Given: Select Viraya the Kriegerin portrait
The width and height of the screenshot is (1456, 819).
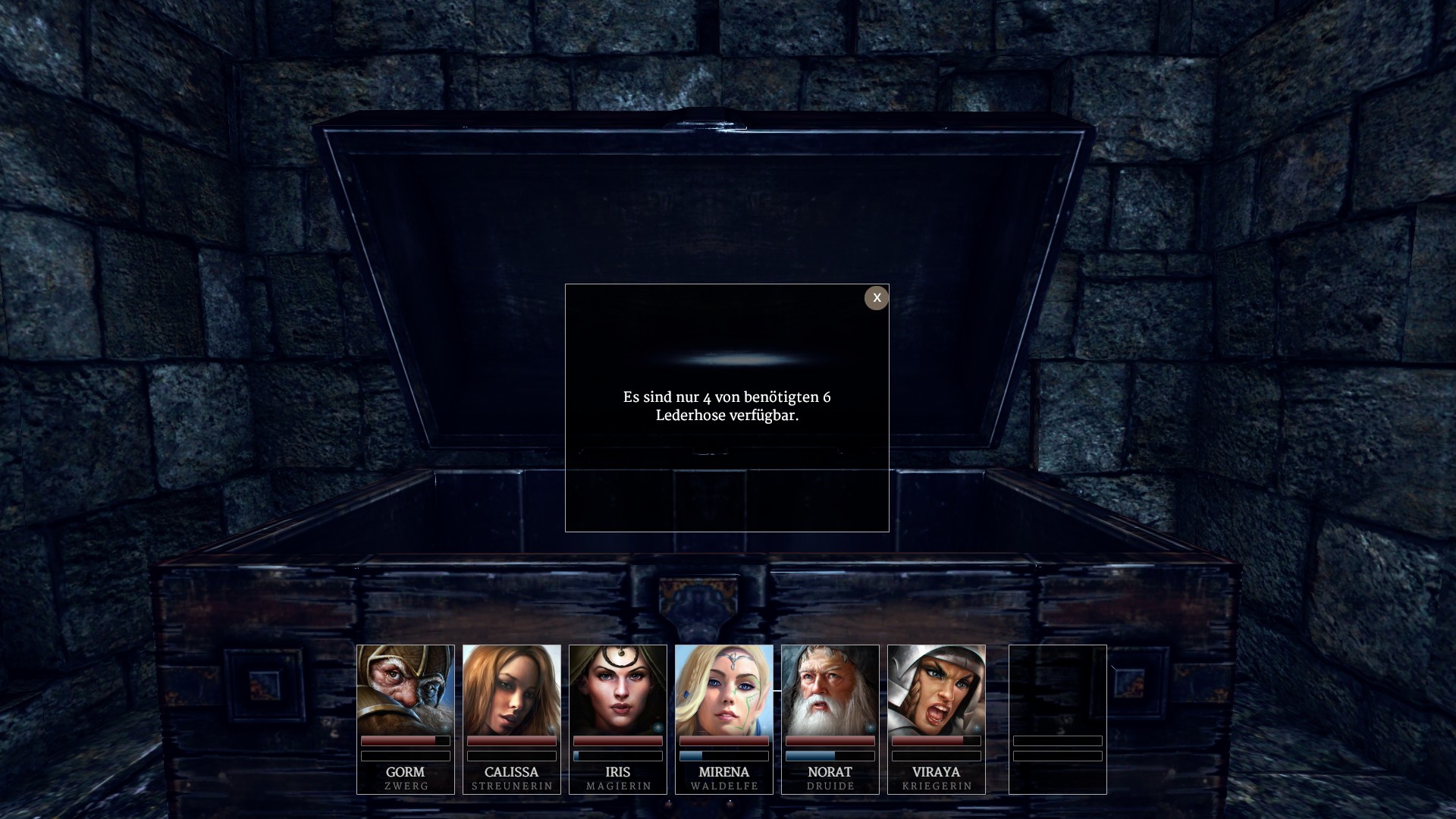Looking at the screenshot, I should click(x=937, y=690).
